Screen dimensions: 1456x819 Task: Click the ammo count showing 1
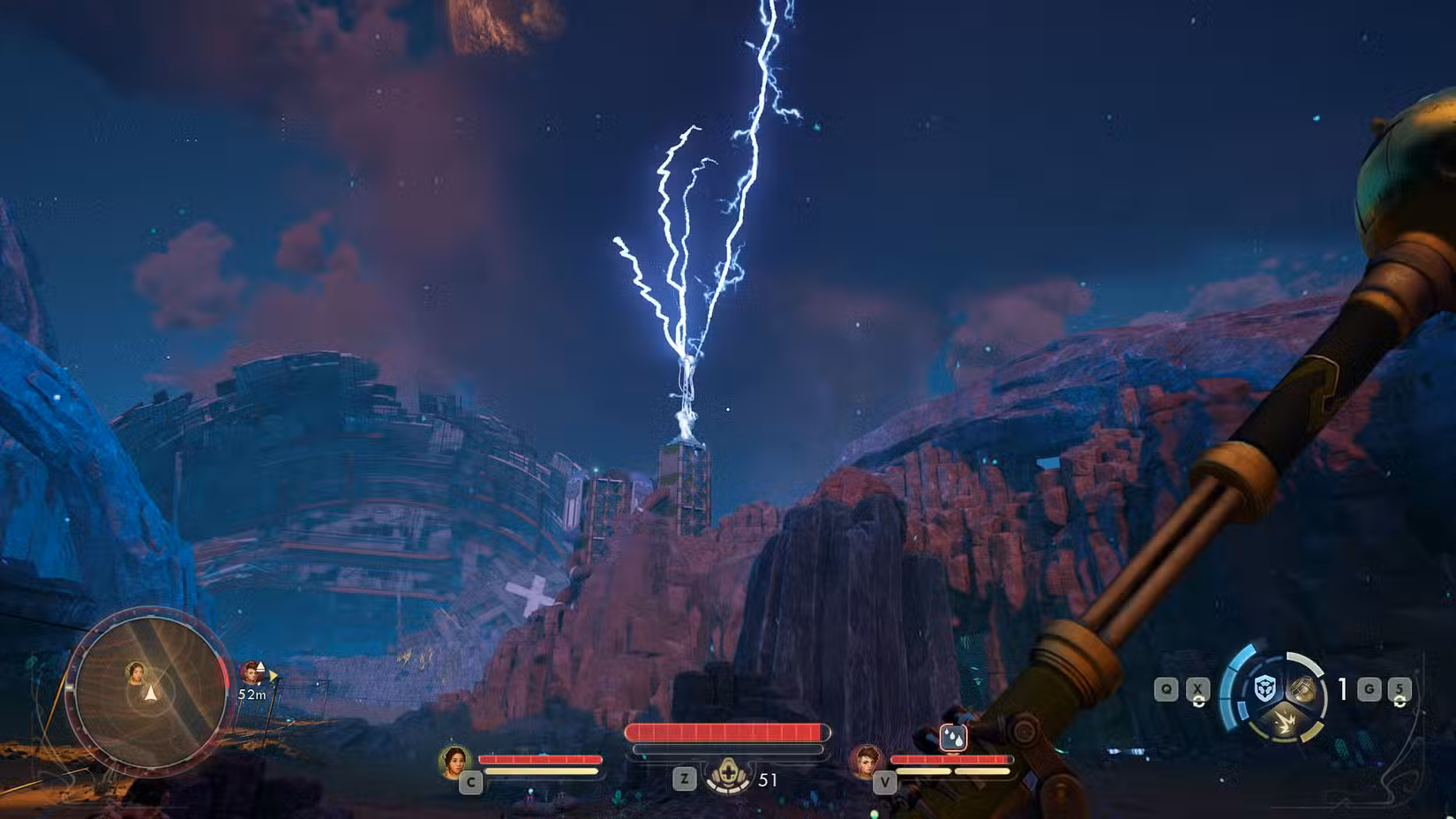[x=1342, y=688]
